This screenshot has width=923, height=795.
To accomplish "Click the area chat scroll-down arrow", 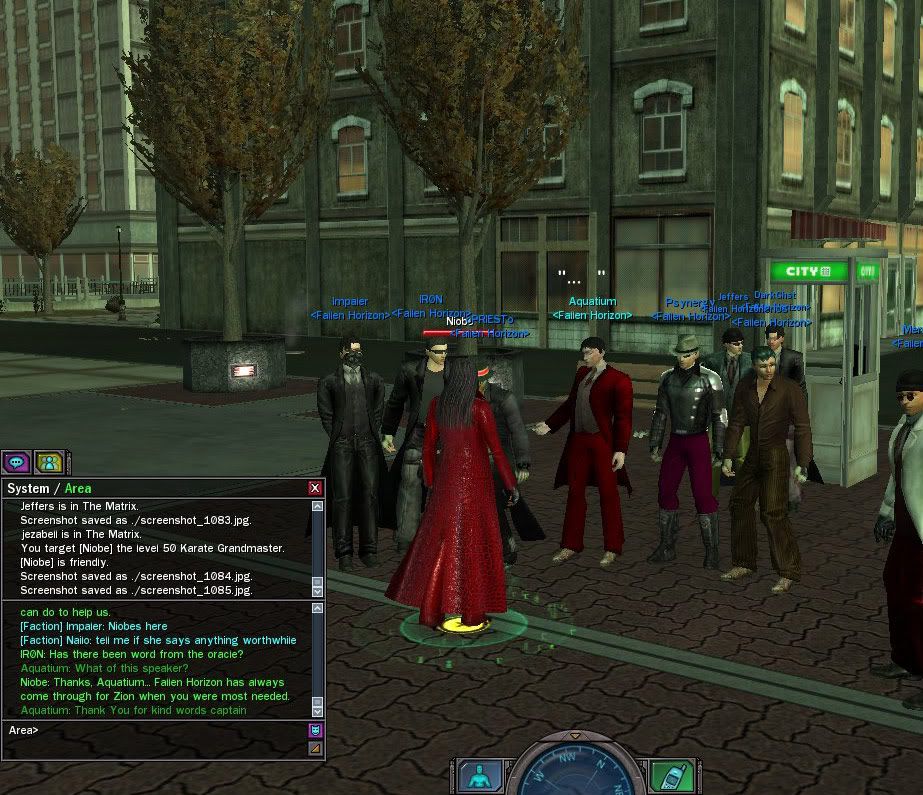I will click(317, 710).
